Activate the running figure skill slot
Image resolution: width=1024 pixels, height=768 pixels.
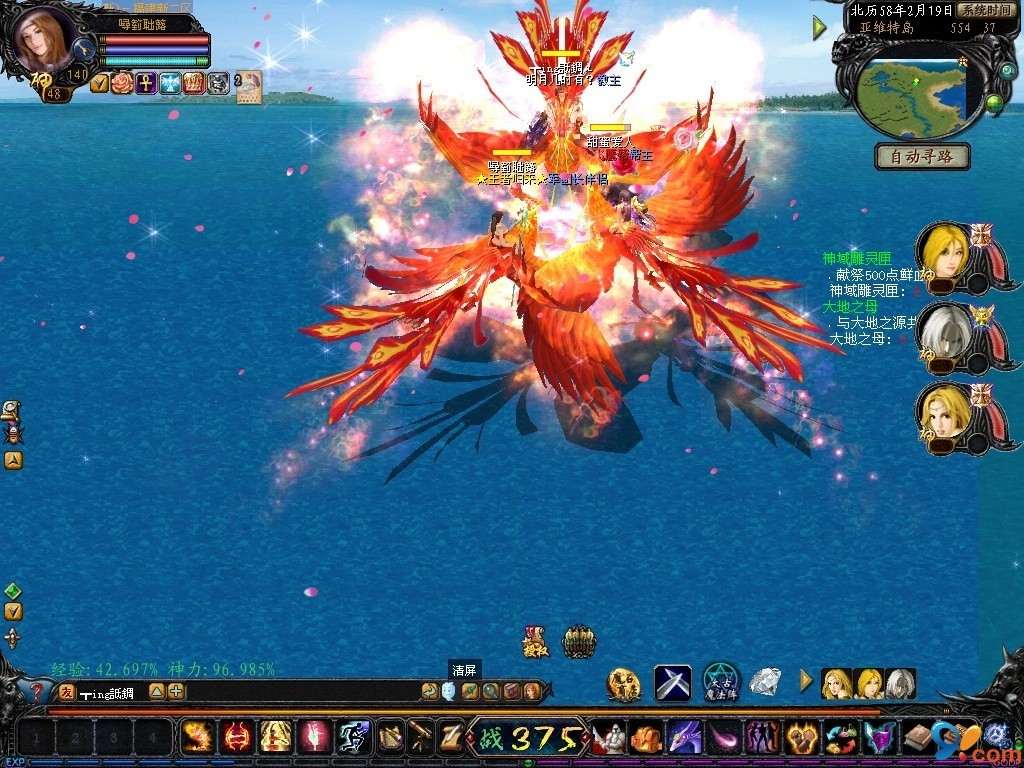tap(353, 738)
